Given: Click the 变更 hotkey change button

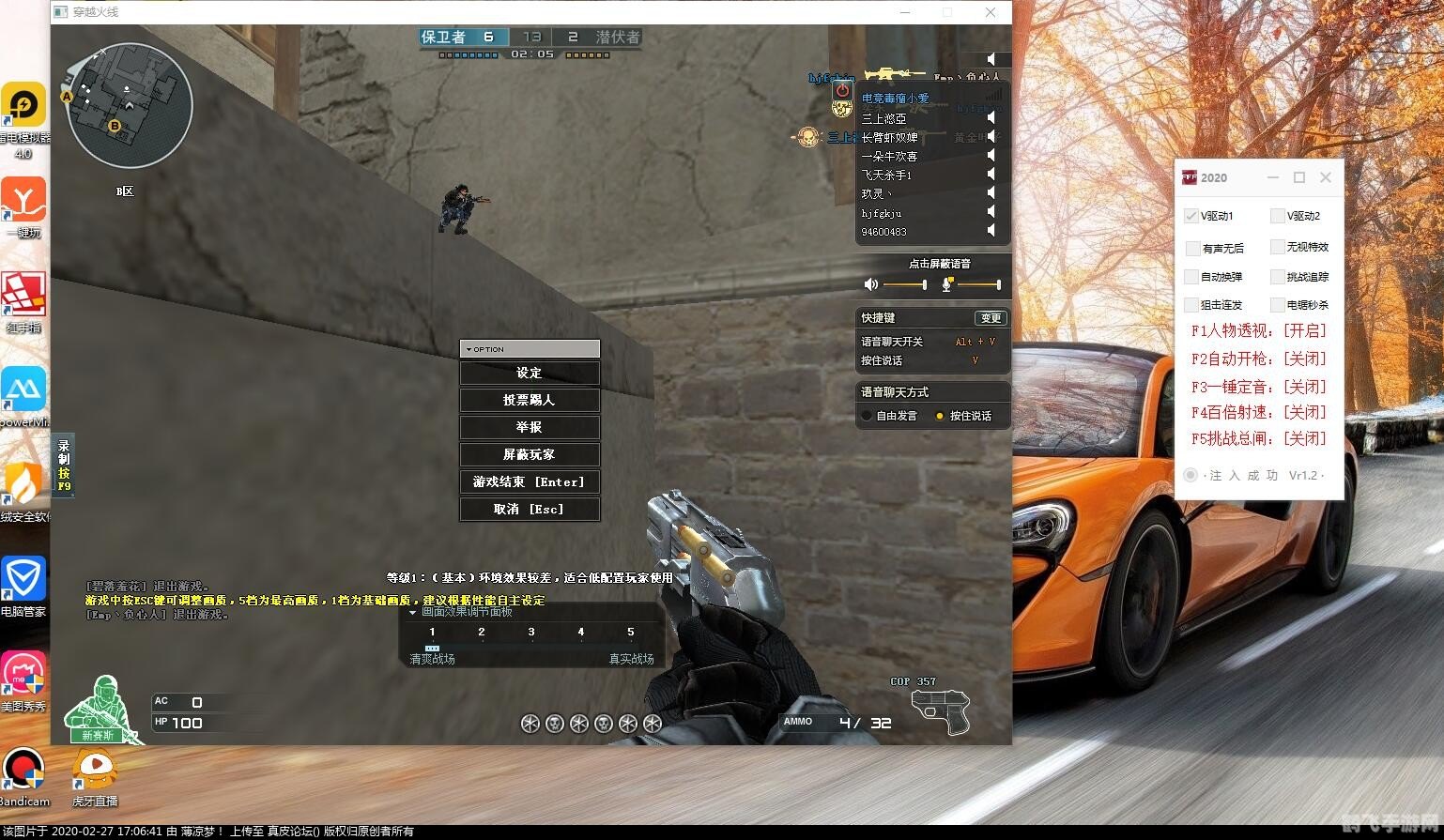Looking at the screenshot, I should [x=990, y=318].
